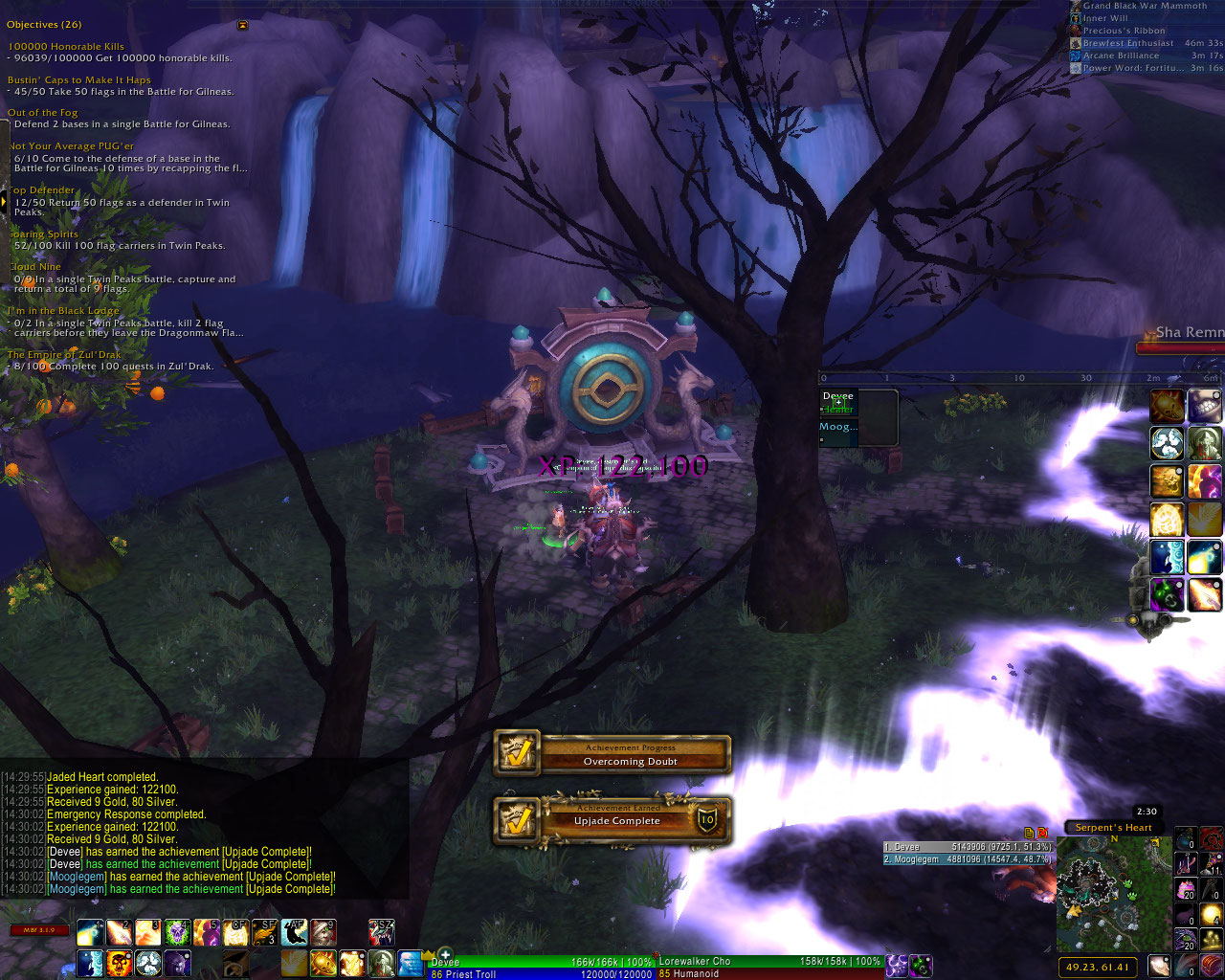
Task: Open The Empire of Zul'Drak objective
Action: pyautogui.click(x=65, y=355)
